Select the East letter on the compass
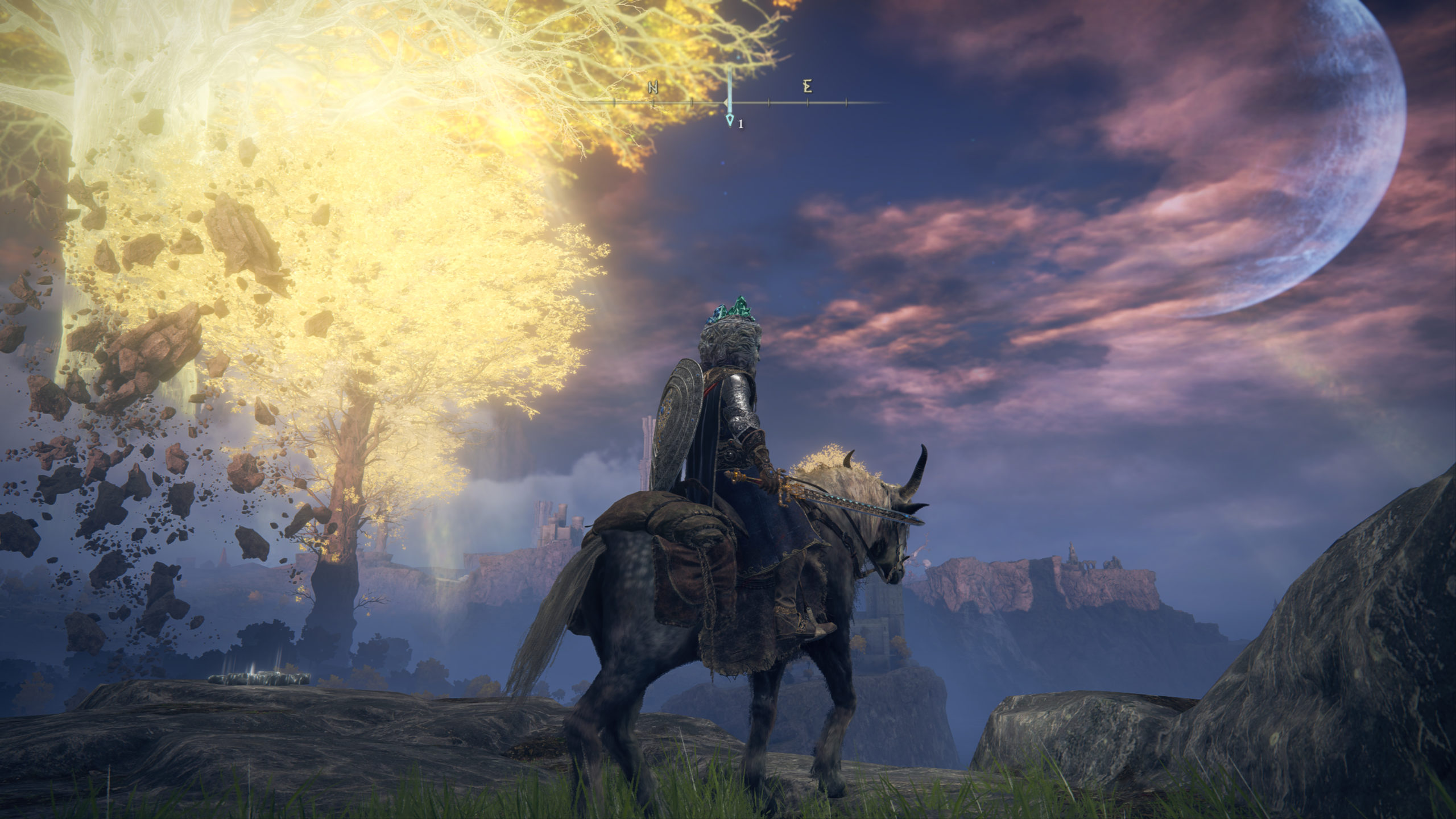Image resolution: width=1456 pixels, height=819 pixels. [807, 87]
